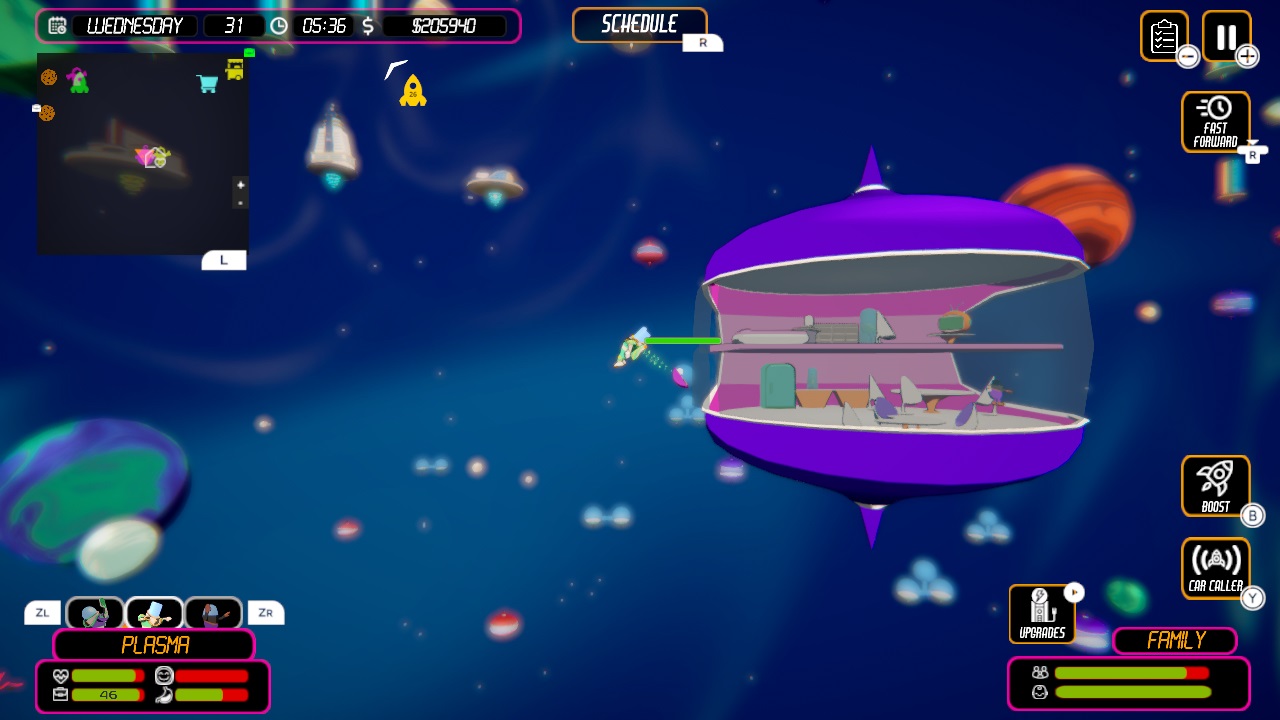
Task: Select Plasma's name label
Action: coord(153,645)
